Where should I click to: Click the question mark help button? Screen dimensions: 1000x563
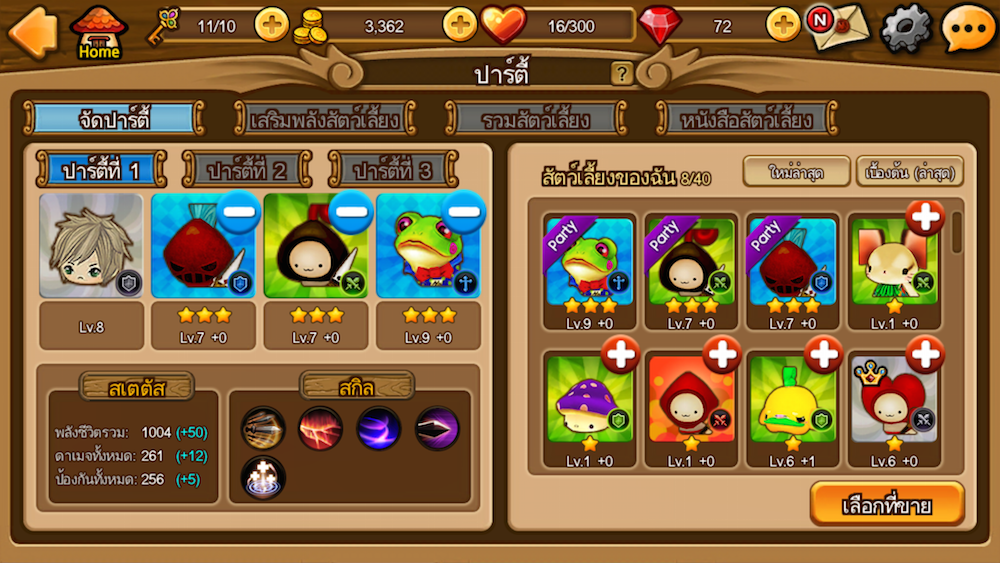point(622,73)
